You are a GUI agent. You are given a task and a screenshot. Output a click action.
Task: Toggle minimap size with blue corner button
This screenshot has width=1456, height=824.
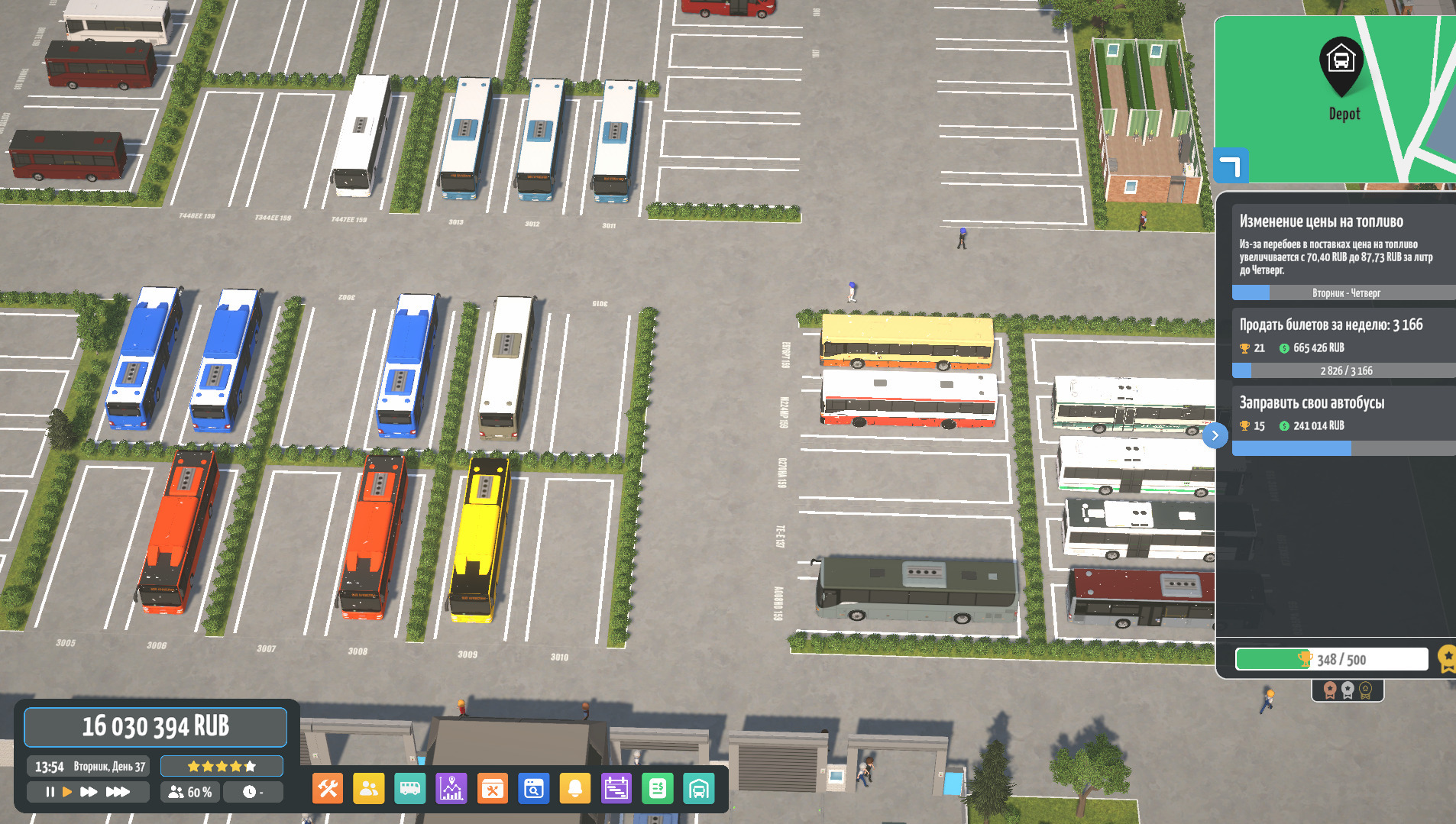click(1231, 166)
